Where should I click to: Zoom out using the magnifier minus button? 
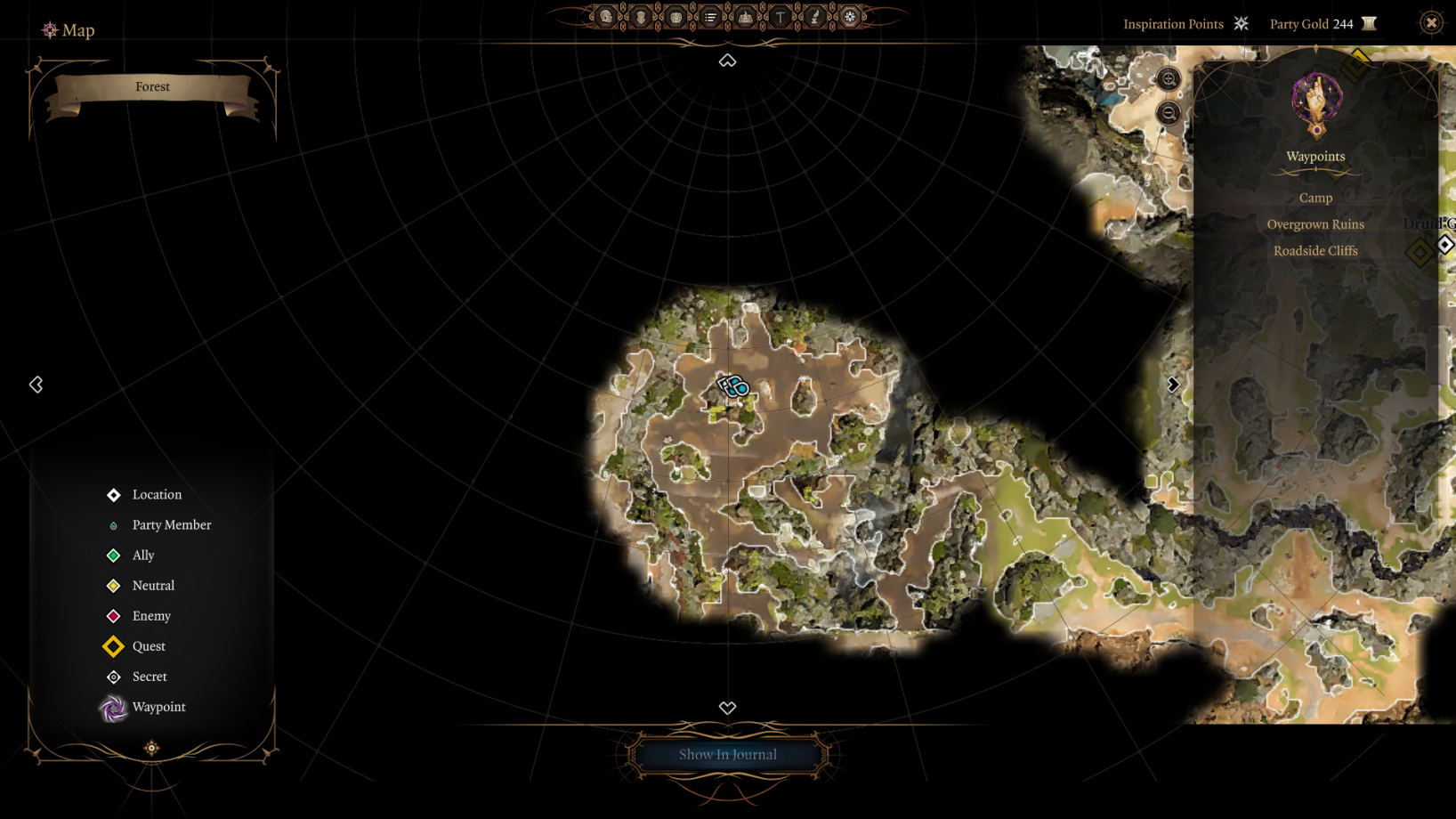pos(1169,114)
